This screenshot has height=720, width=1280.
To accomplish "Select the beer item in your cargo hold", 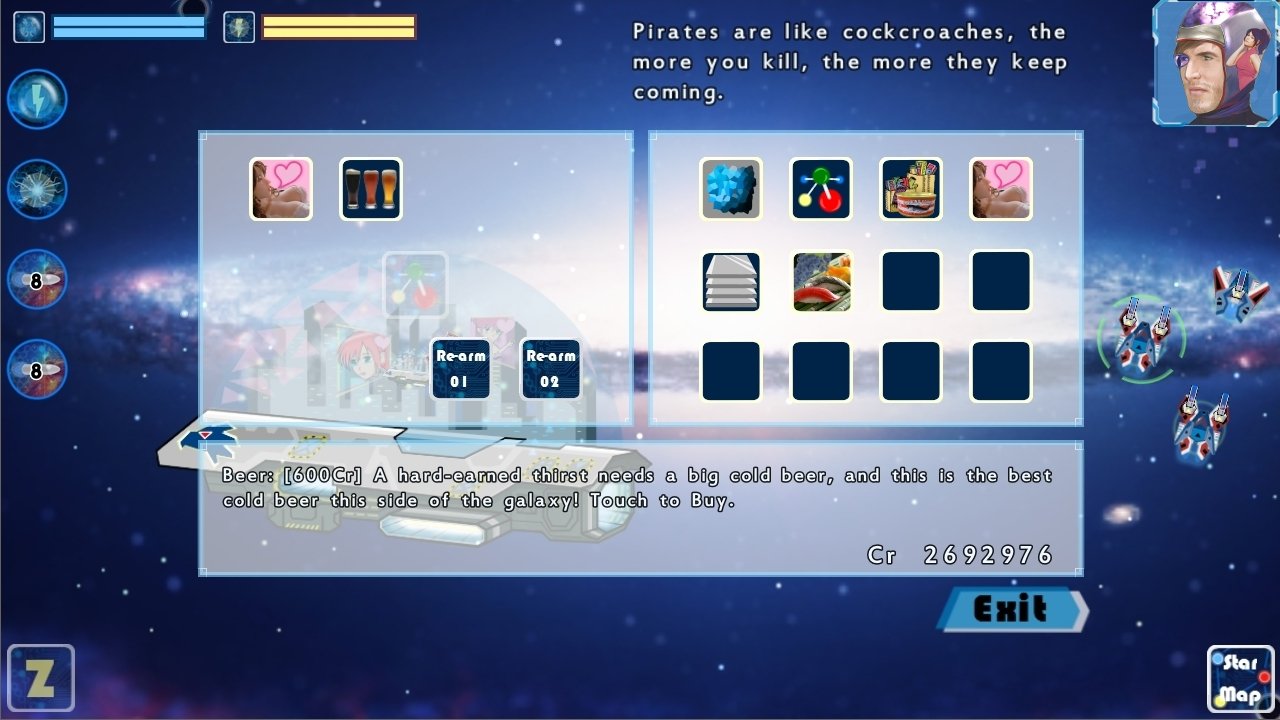I will click(x=371, y=187).
